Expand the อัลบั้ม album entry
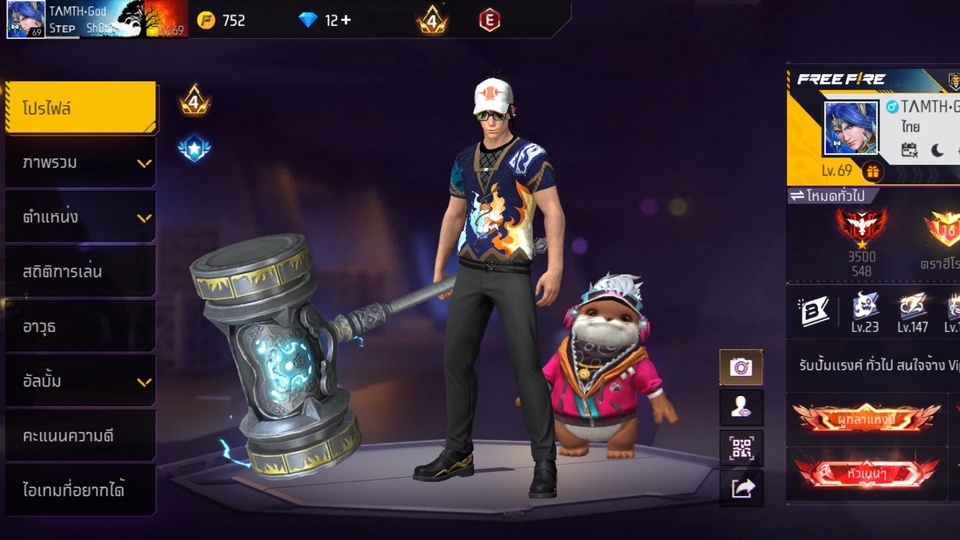Screen dimensions: 960x540 tap(80, 381)
